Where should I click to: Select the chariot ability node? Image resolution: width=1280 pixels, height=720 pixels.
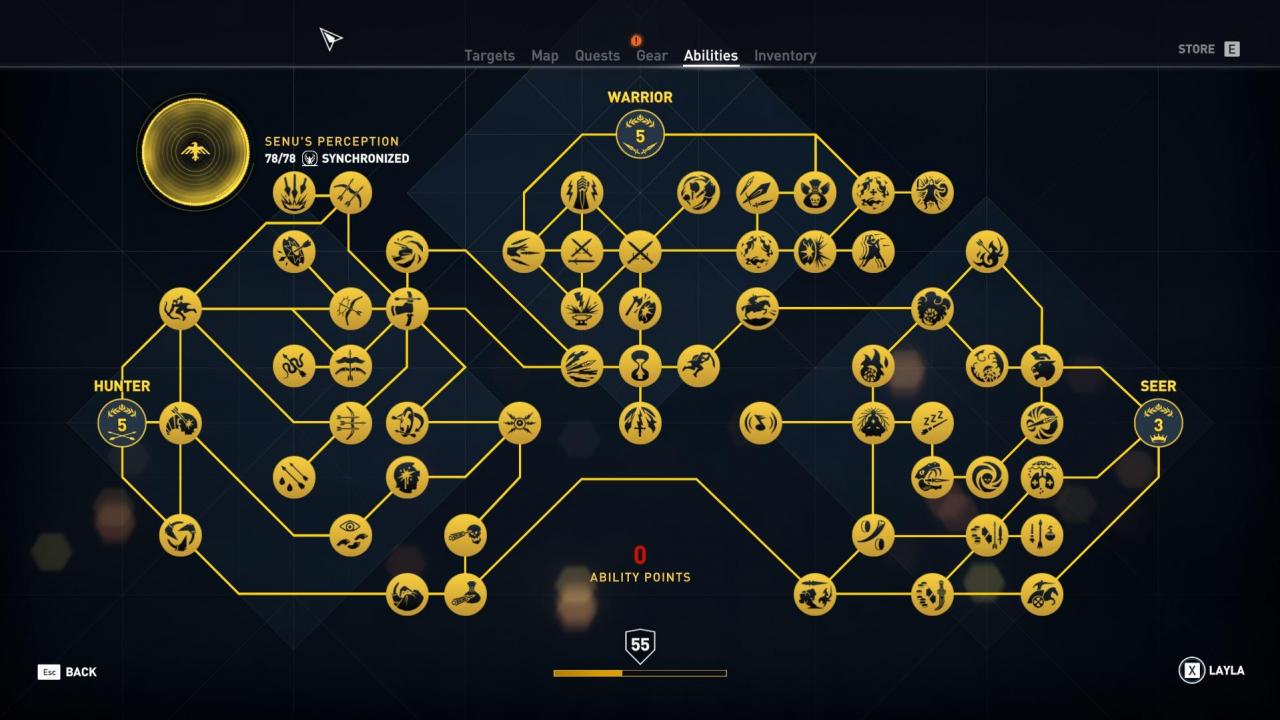[x=1042, y=594]
